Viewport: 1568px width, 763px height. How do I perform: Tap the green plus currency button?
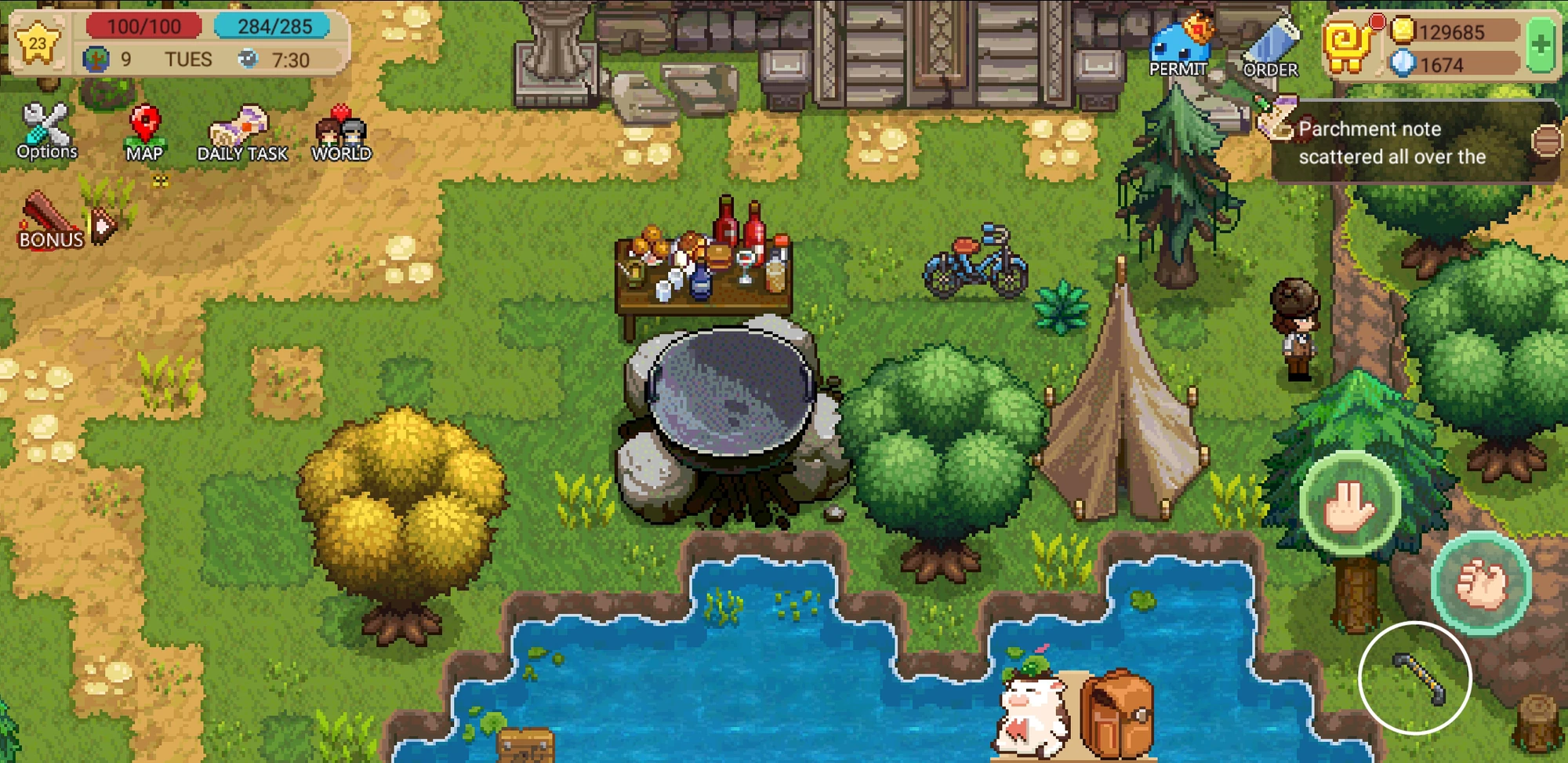[x=1540, y=43]
